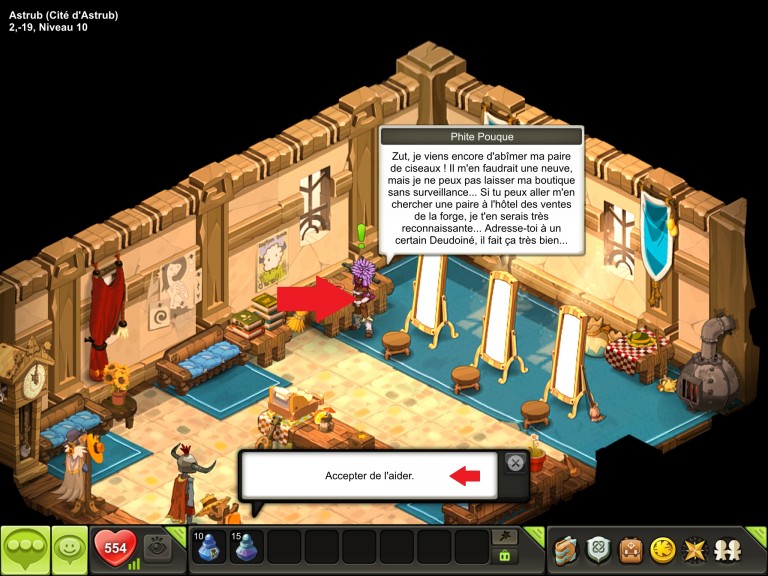Open the shield emblem icon
The width and height of the screenshot is (768, 576).
(599, 549)
